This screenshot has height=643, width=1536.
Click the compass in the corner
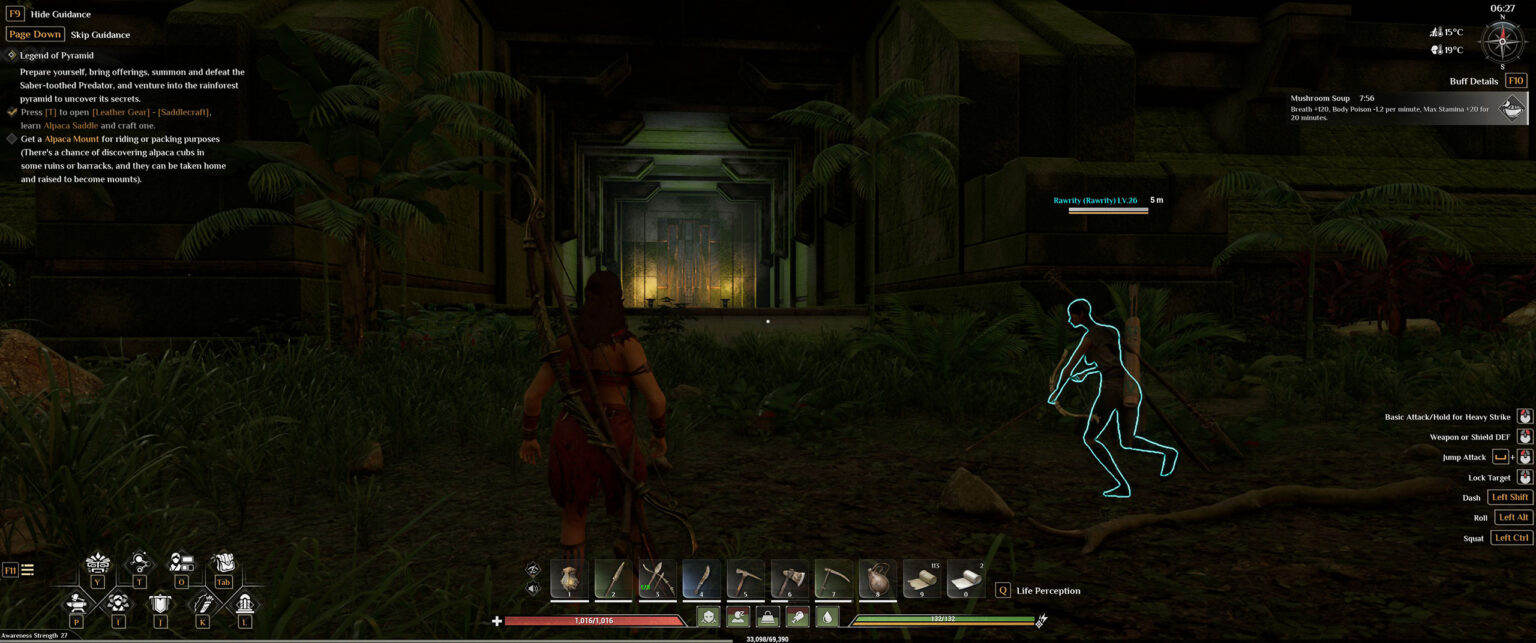pos(1502,41)
